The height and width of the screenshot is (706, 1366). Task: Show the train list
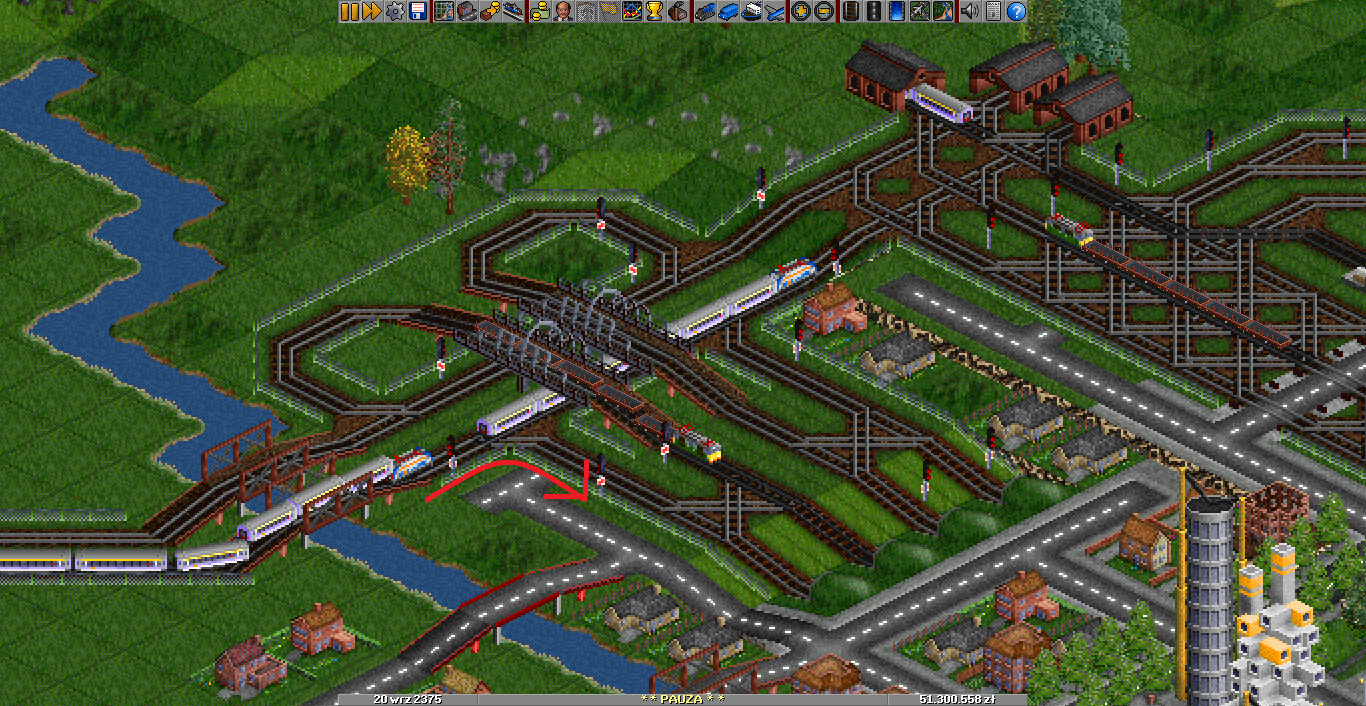pos(705,11)
